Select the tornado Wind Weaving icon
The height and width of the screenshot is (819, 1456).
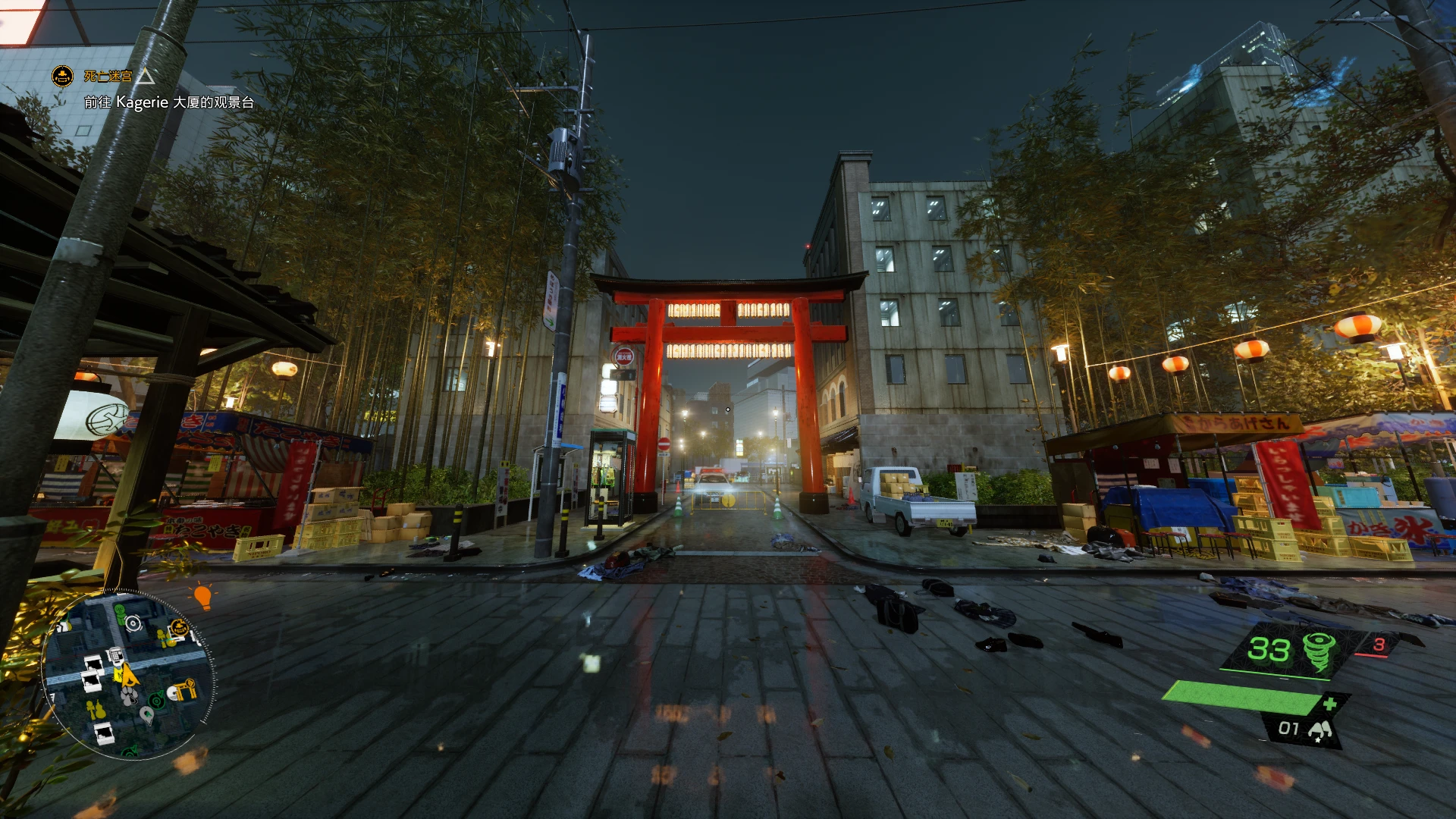(1319, 653)
